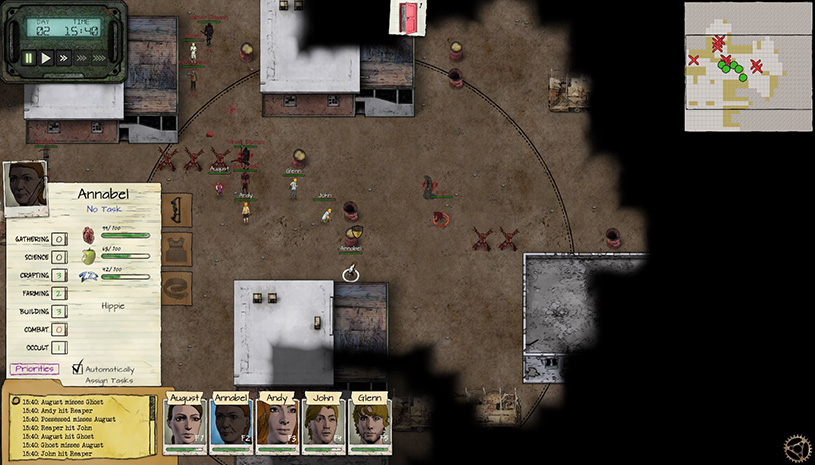Click Annabel's portrait photo on character sheet
815x465 pixels.
pos(26,184)
